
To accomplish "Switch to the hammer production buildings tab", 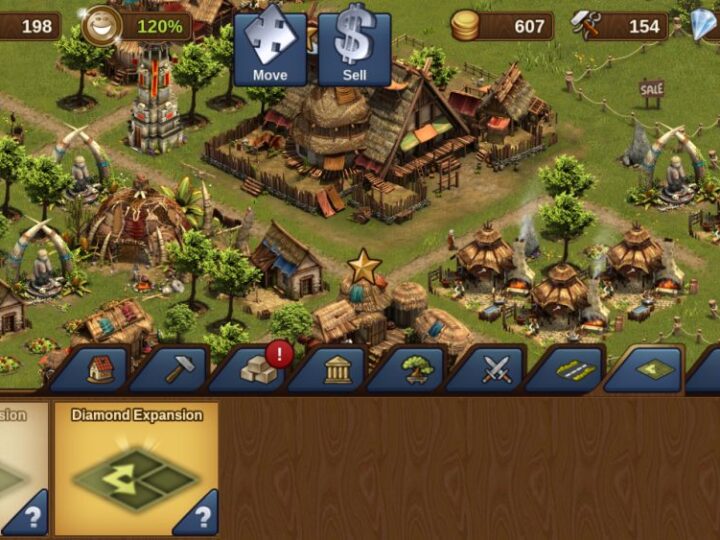I will (180, 369).
